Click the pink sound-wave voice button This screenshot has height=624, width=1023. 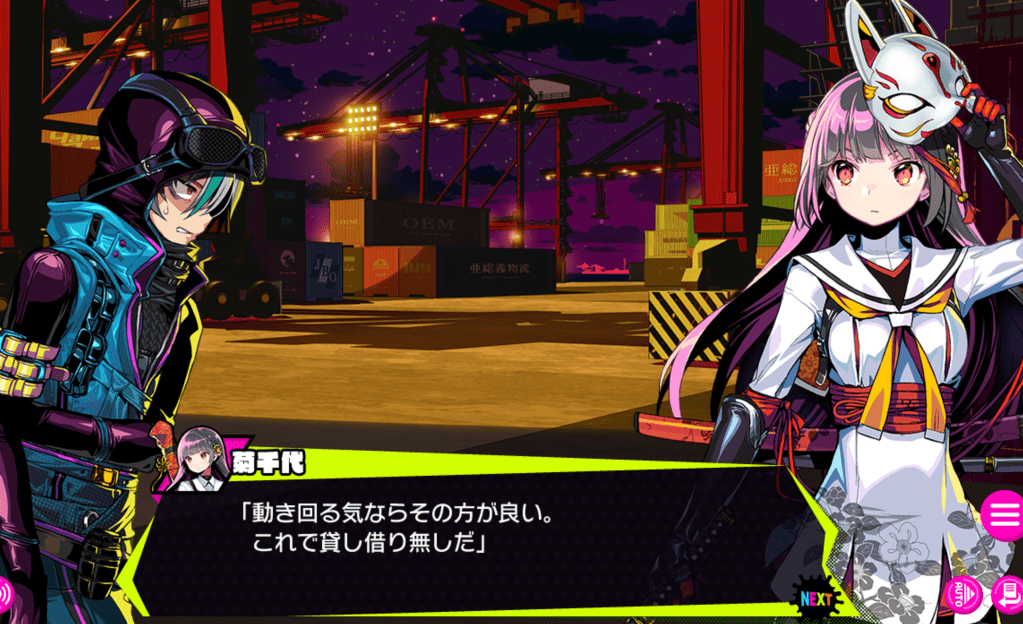click(x=5, y=594)
